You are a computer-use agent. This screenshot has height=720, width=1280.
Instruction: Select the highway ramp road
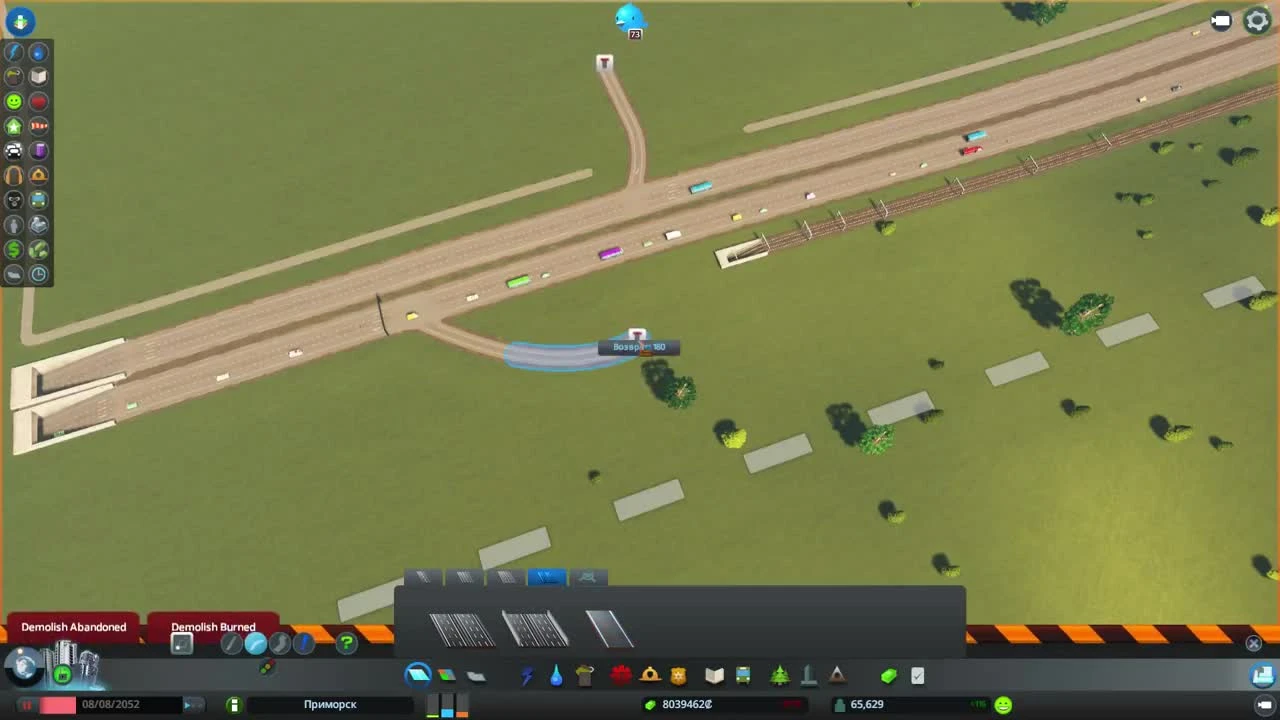point(608,628)
